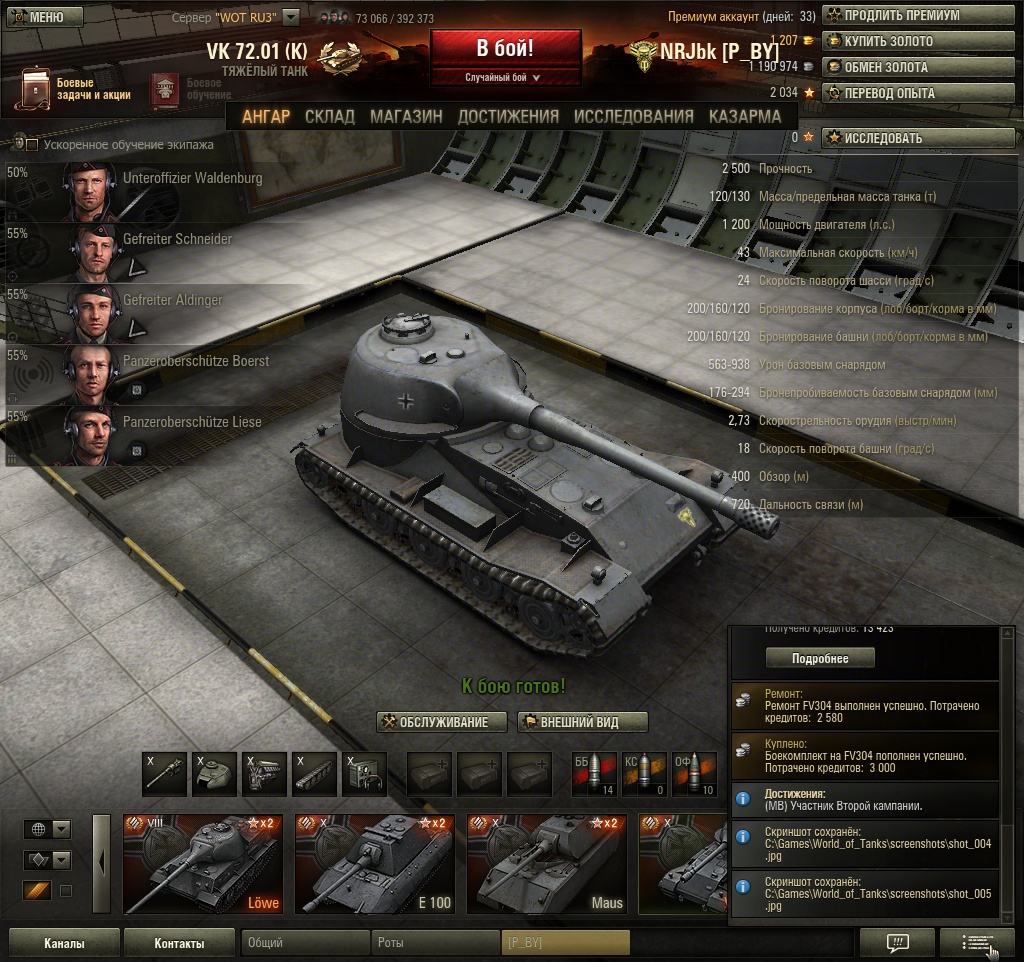Toggle Ускоренное обучение экипажа checkbox
Viewport: 1024px width, 962px height.
pos(32,145)
